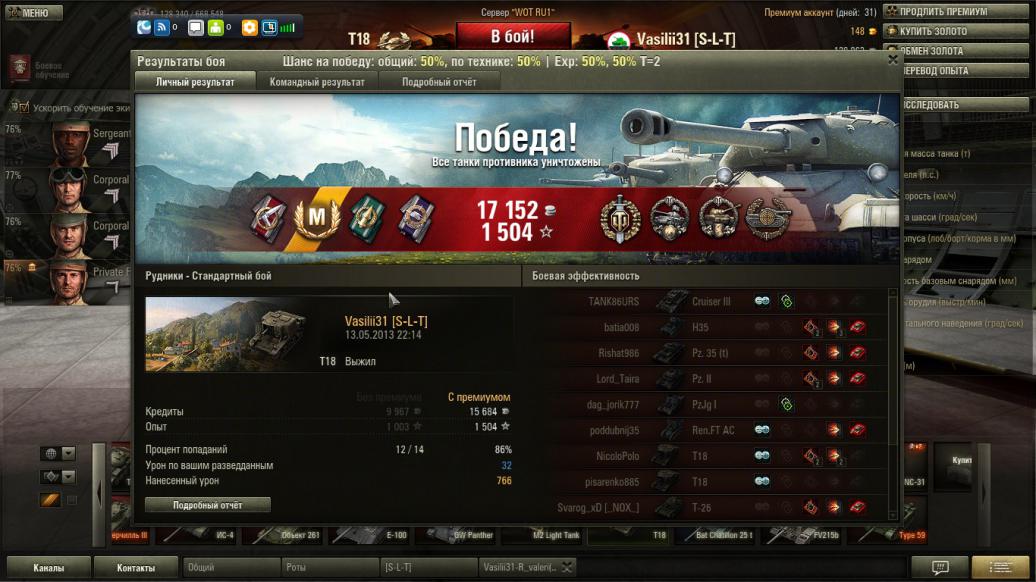
Task: Open the Подробный отчёт tab
Action: coord(439,82)
